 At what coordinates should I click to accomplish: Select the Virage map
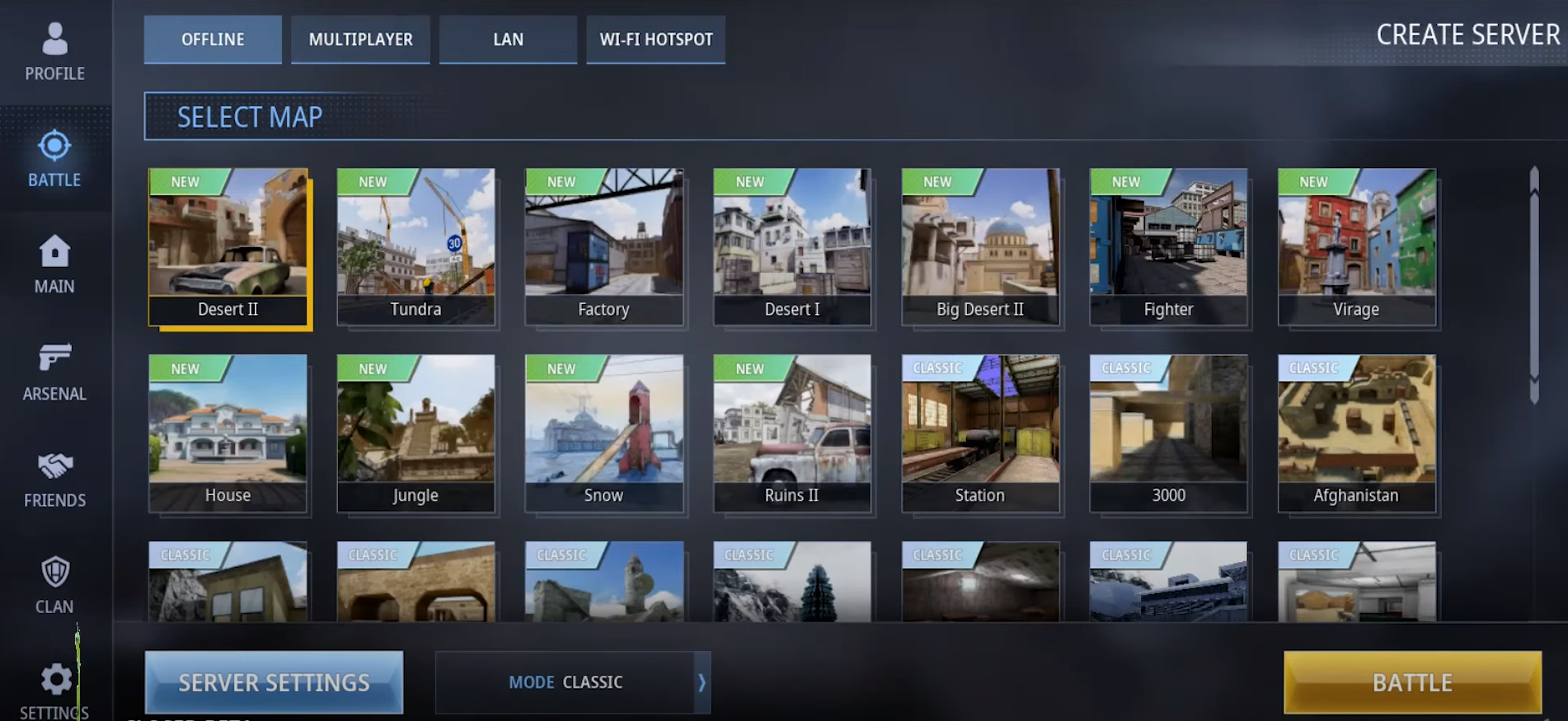click(1356, 246)
